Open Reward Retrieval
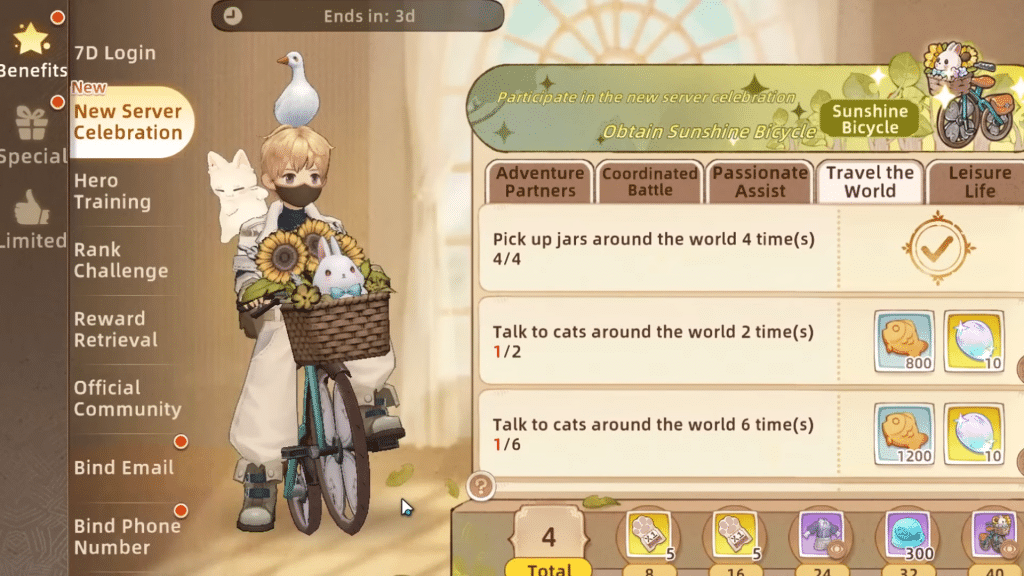 click(116, 329)
